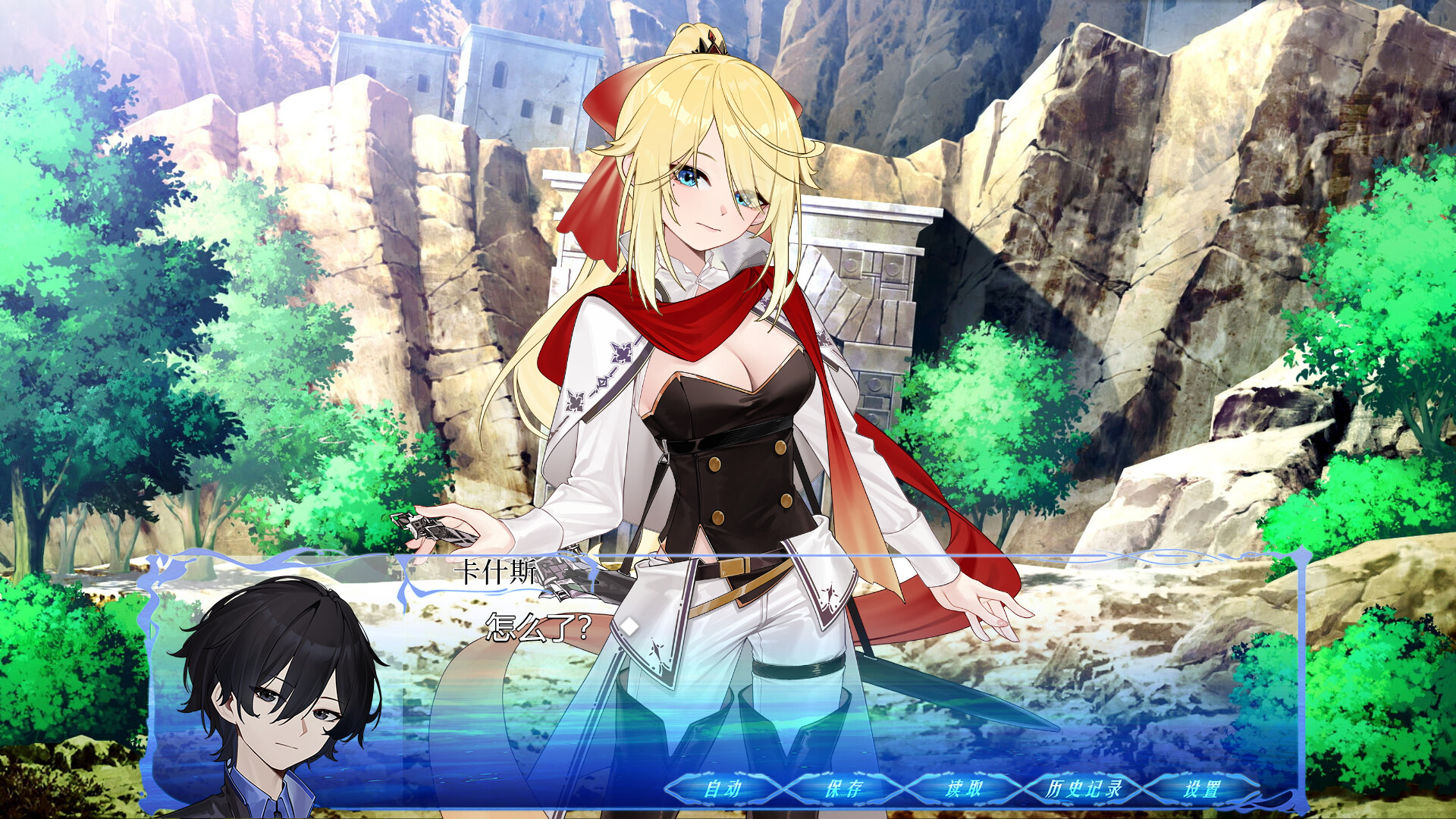Open the save menu via 保存

pyautogui.click(x=843, y=789)
